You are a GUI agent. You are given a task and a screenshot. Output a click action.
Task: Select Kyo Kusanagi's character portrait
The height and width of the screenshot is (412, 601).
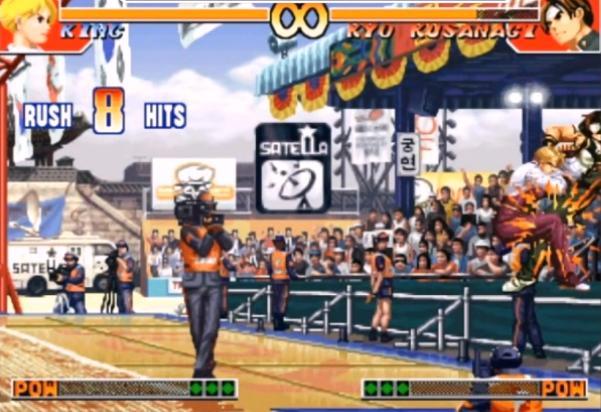coord(571,24)
